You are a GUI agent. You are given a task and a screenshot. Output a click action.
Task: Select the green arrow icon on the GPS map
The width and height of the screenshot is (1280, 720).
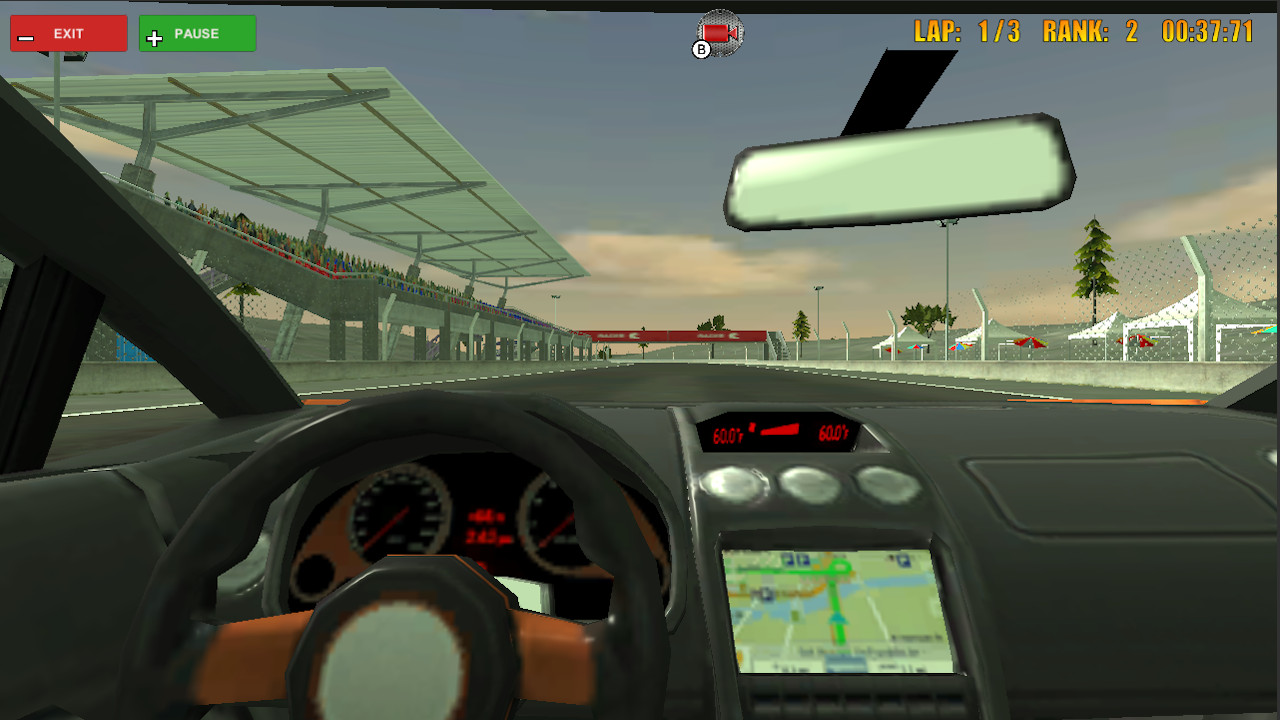(838, 616)
